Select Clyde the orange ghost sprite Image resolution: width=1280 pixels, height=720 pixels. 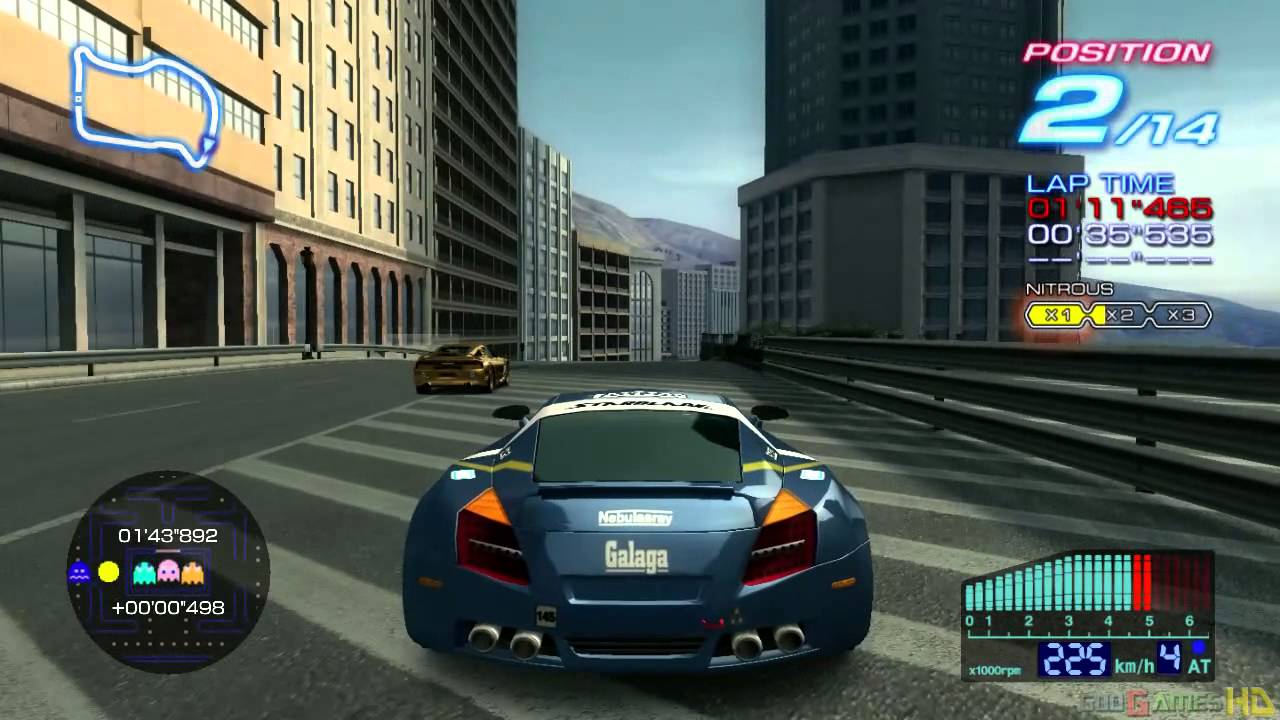[x=192, y=572]
